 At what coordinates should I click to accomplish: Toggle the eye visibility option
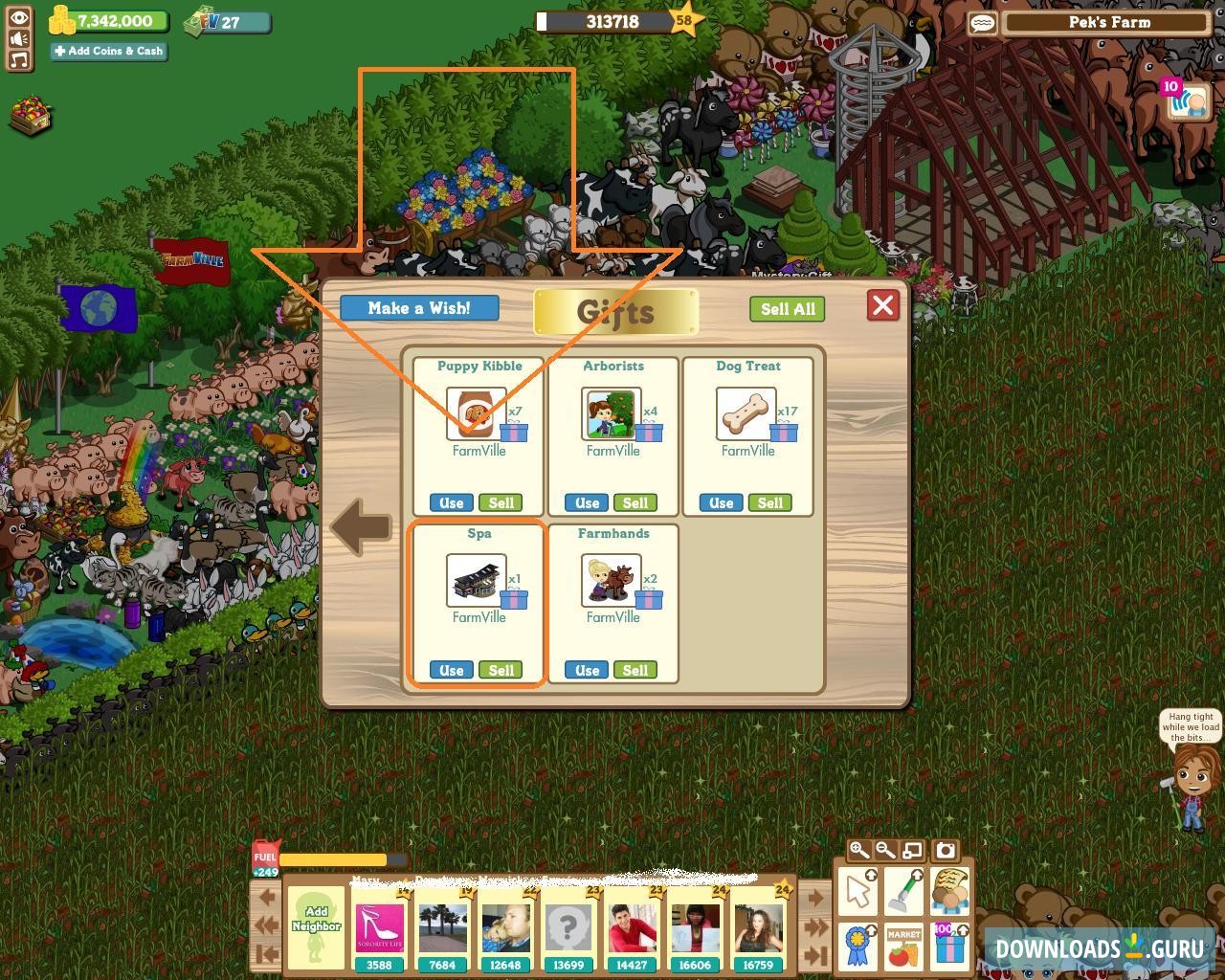pos(19,18)
